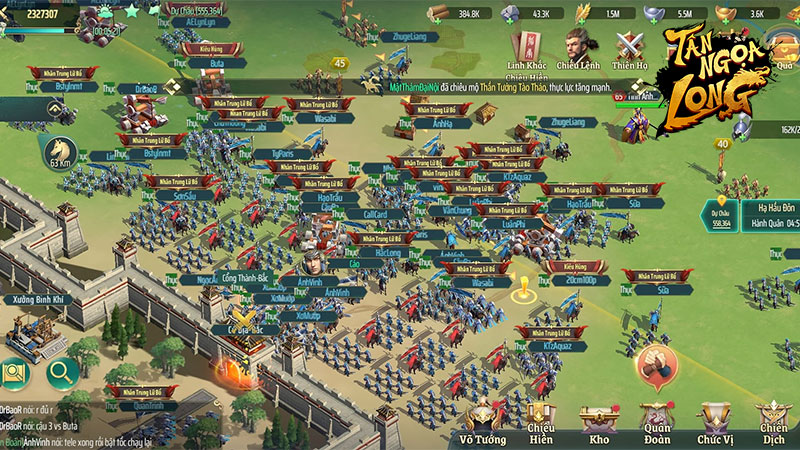Open the Thiên Hạ crossed swords icon

tap(630, 46)
